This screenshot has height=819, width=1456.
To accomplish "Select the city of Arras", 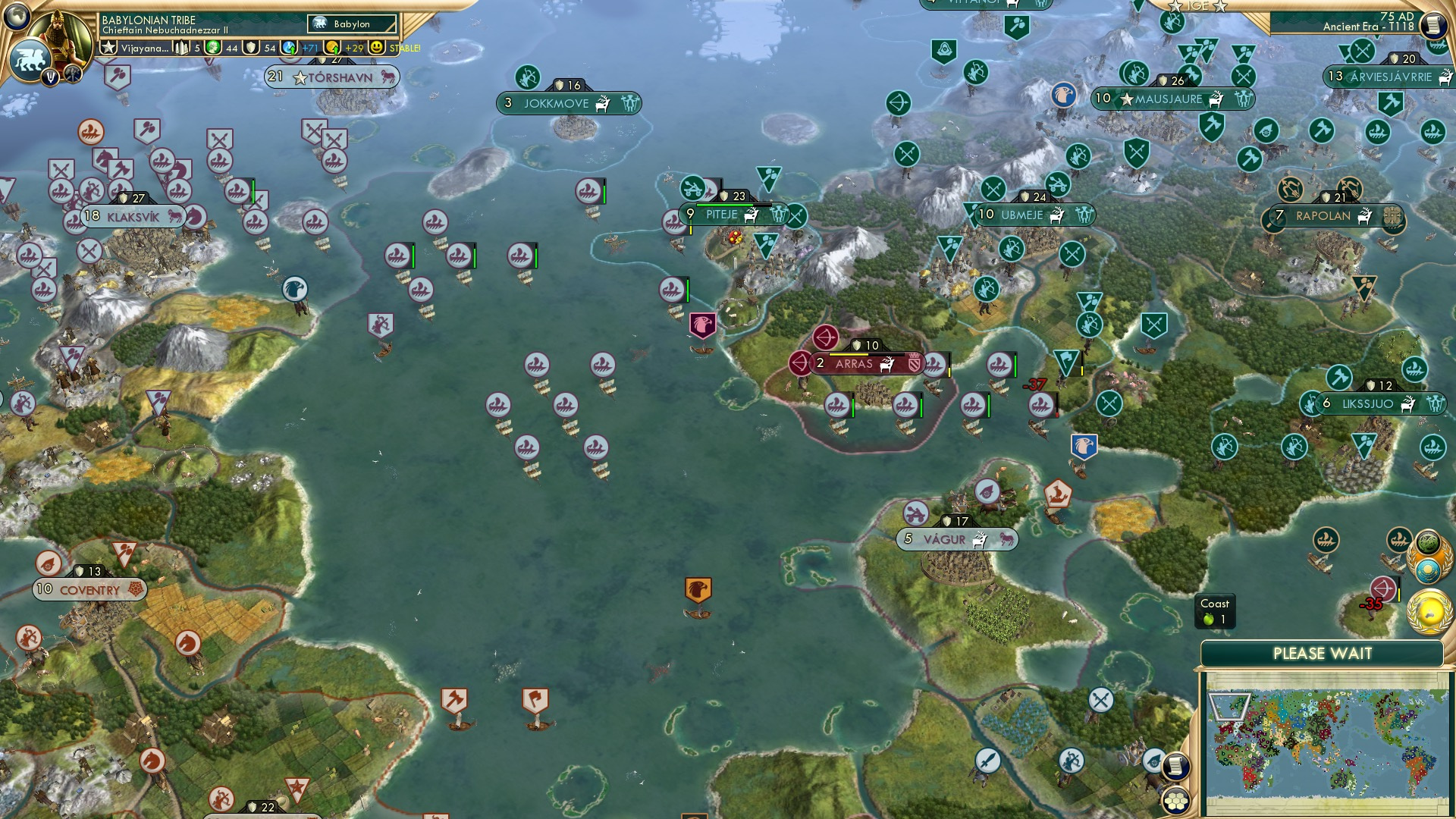I will [855, 362].
